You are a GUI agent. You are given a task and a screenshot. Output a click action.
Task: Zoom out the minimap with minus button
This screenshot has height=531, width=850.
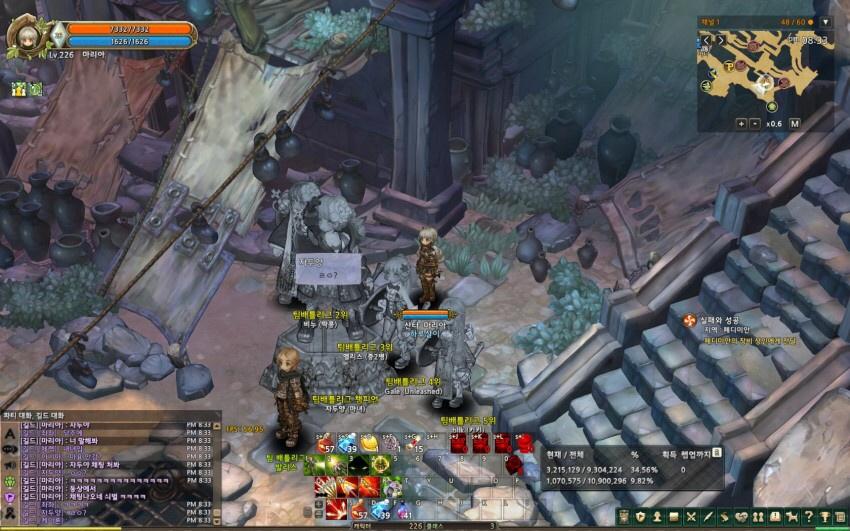tap(755, 123)
